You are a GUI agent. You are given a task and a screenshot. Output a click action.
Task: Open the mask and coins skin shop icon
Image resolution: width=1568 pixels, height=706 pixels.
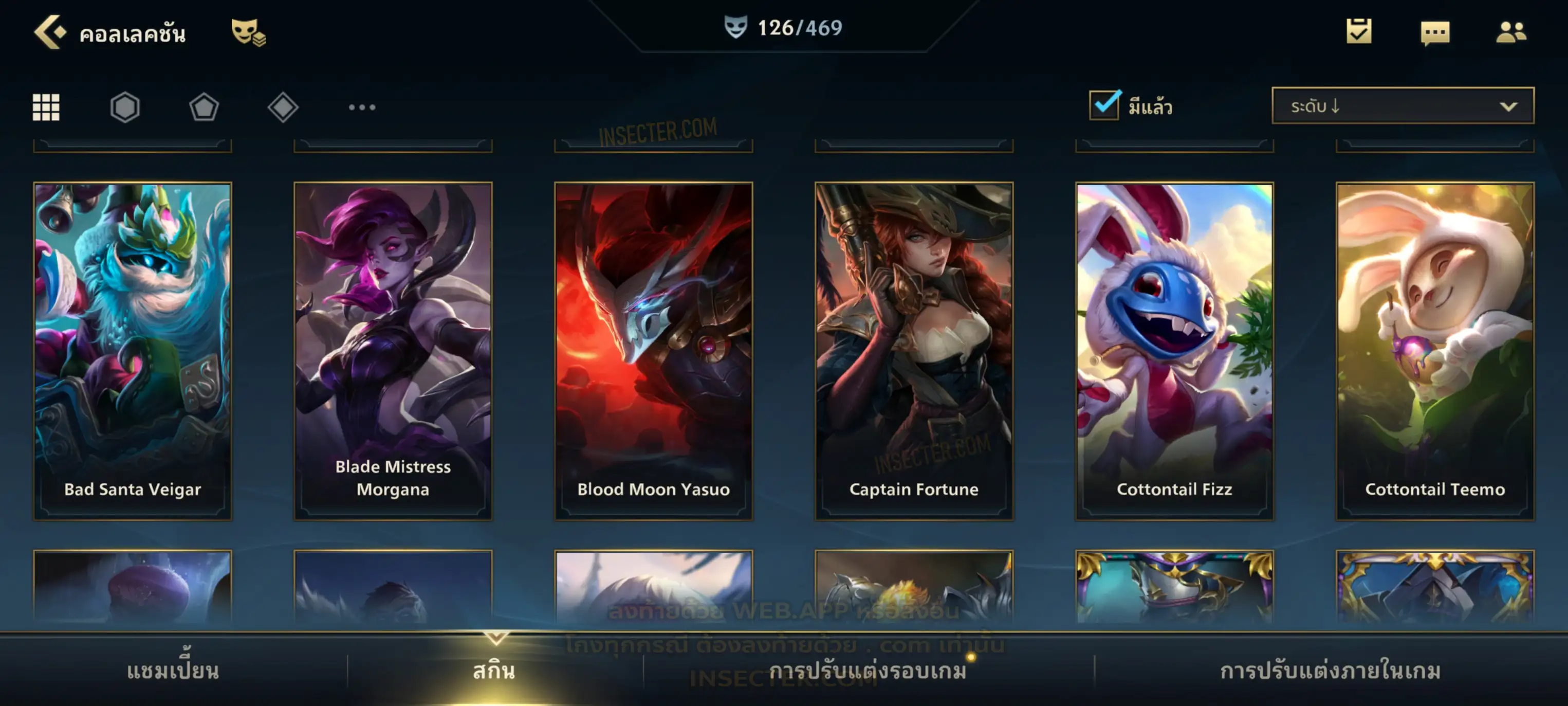(x=248, y=32)
